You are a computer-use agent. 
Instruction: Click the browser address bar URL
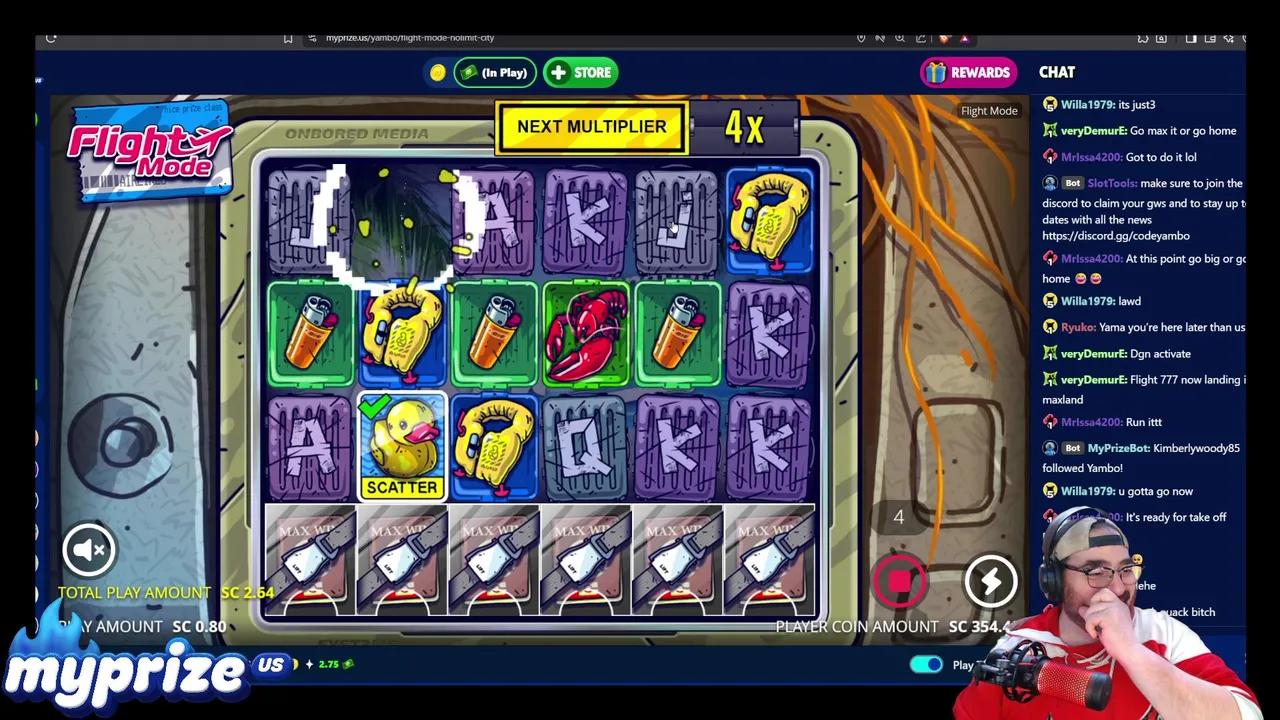[410, 38]
